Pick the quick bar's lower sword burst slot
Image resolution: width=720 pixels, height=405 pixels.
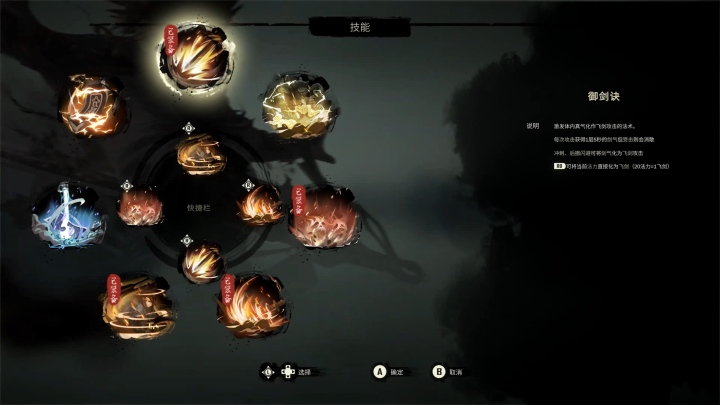202,262
